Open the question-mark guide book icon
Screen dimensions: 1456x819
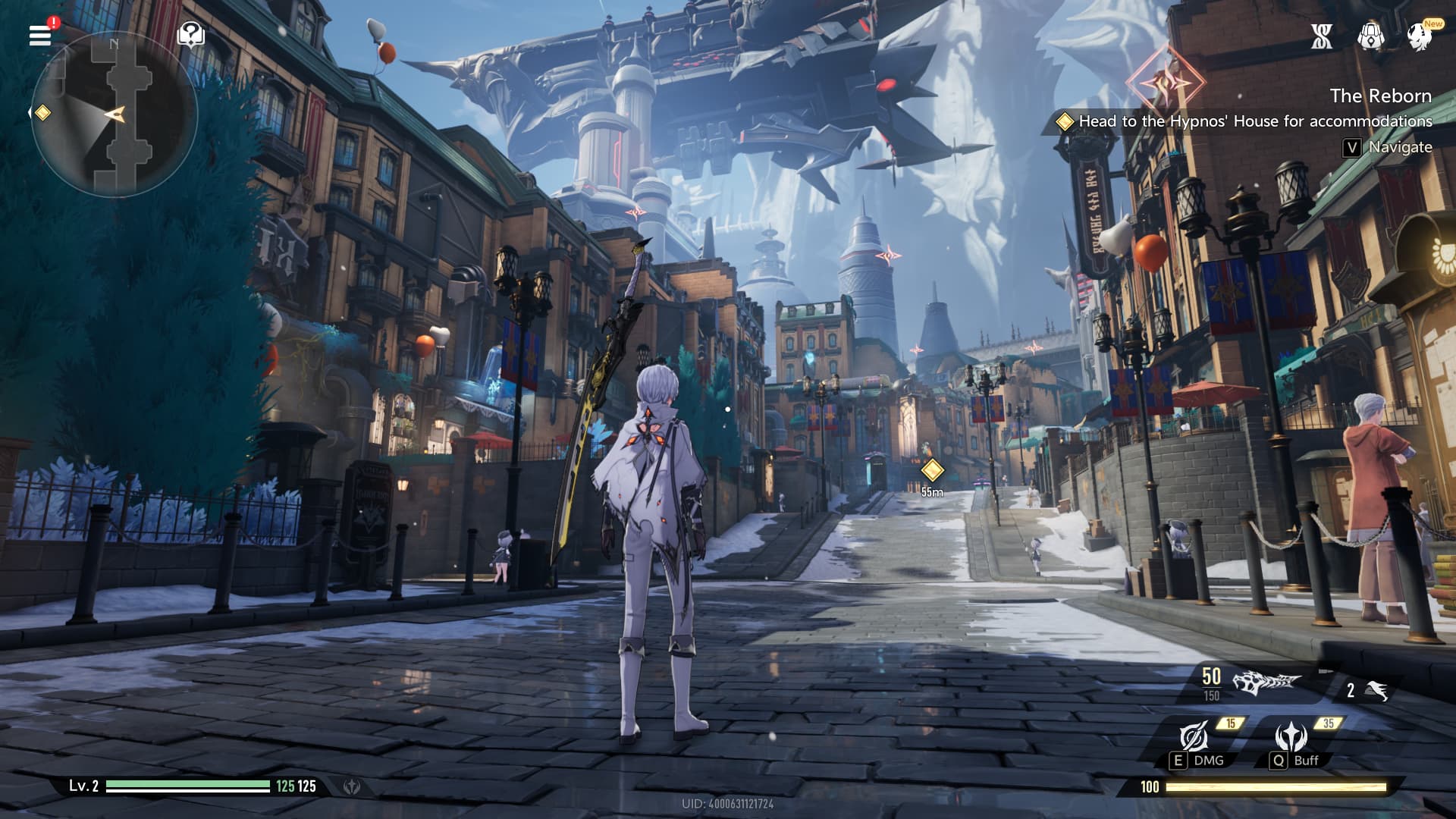pos(190,34)
